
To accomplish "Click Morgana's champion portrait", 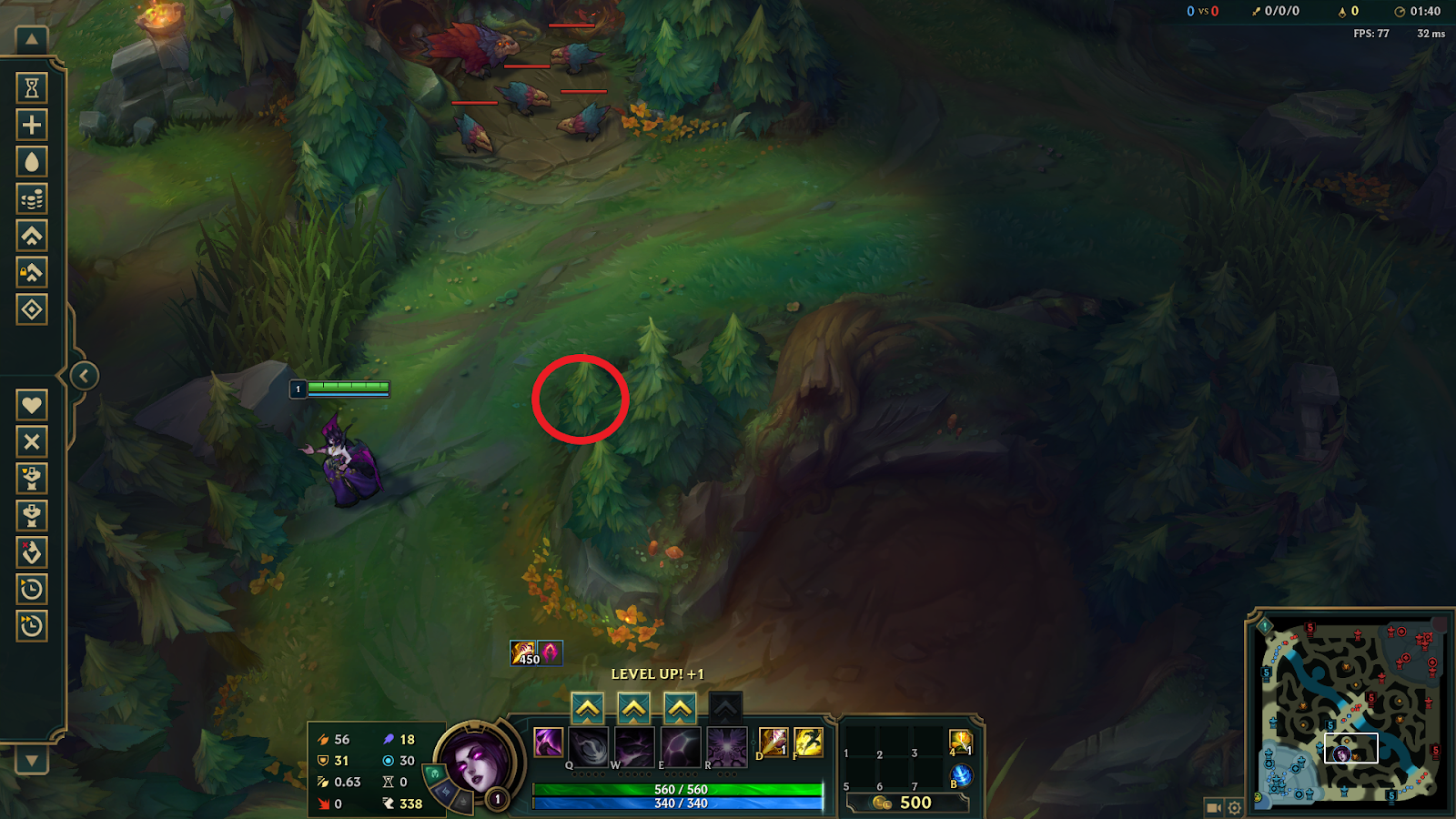I will [x=477, y=765].
